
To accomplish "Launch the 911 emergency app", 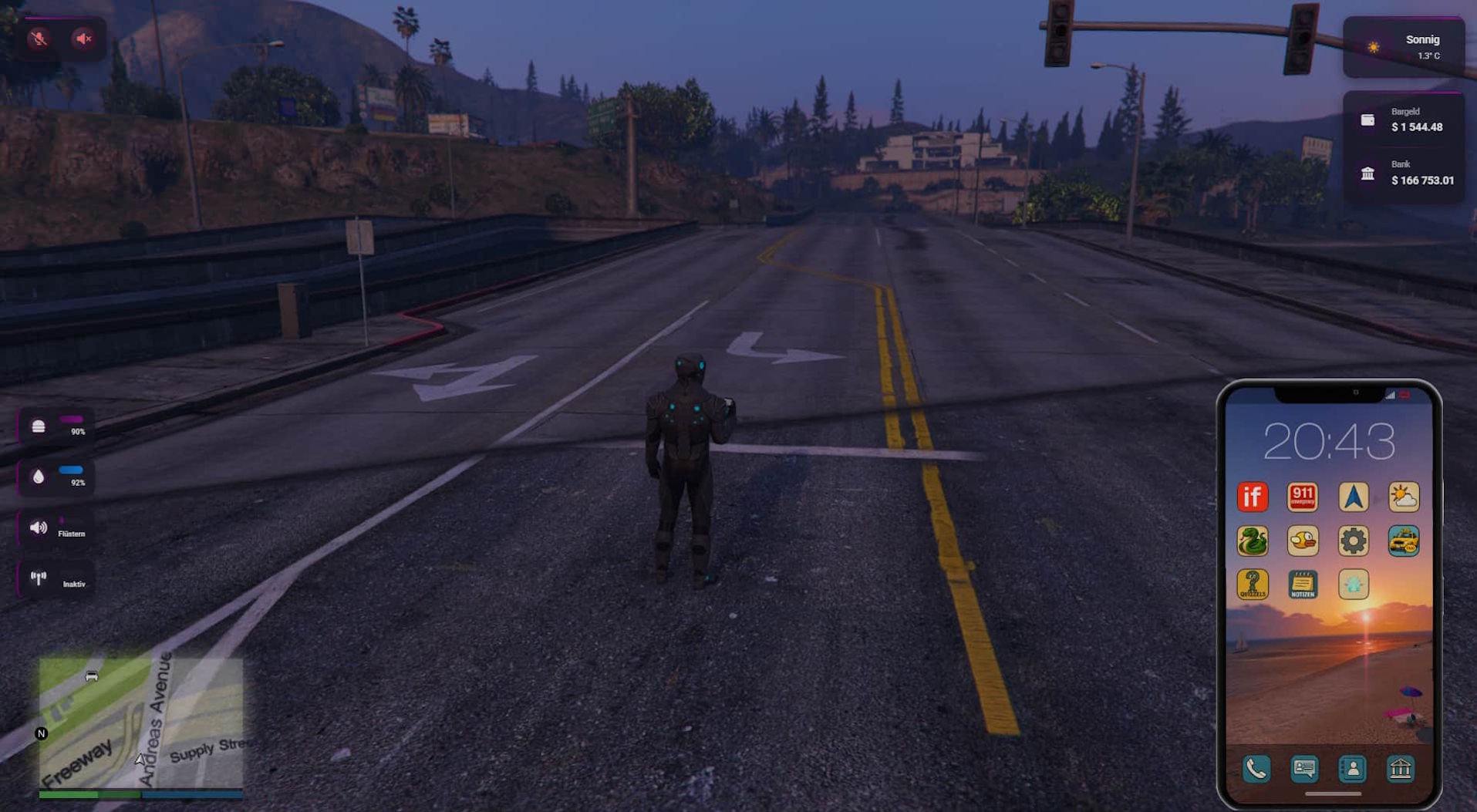I will point(1303,497).
